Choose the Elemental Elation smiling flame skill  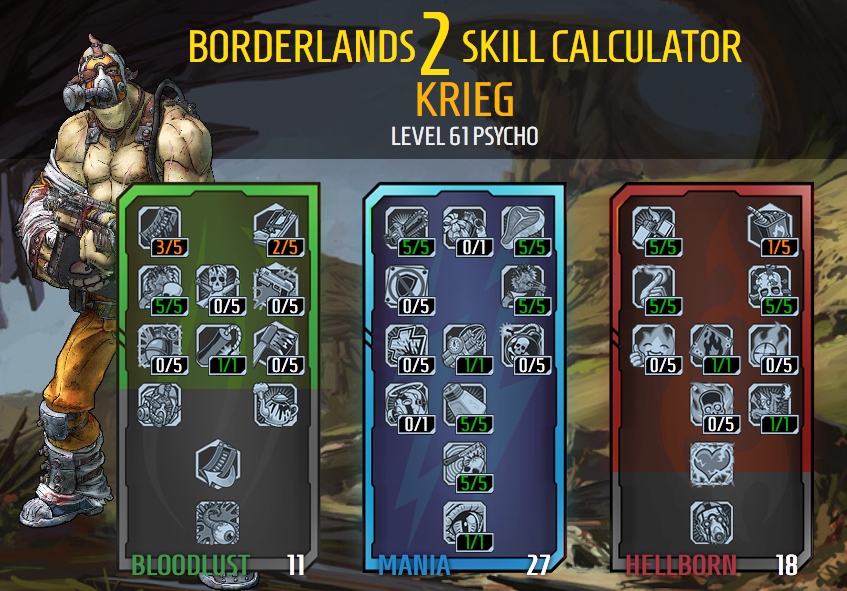click(653, 344)
